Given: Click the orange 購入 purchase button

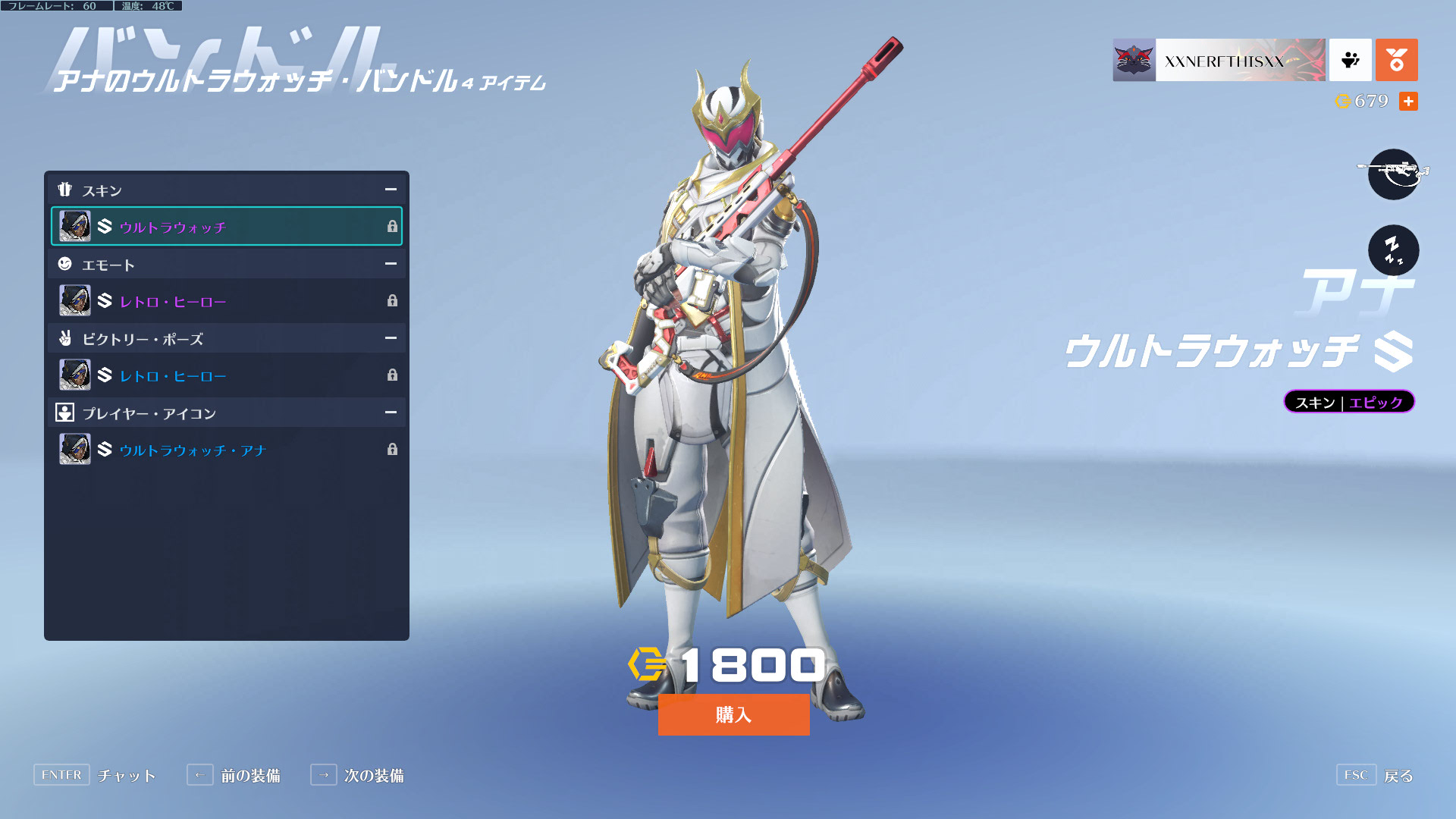Looking at the screenshot, I should tap(733, 714).
